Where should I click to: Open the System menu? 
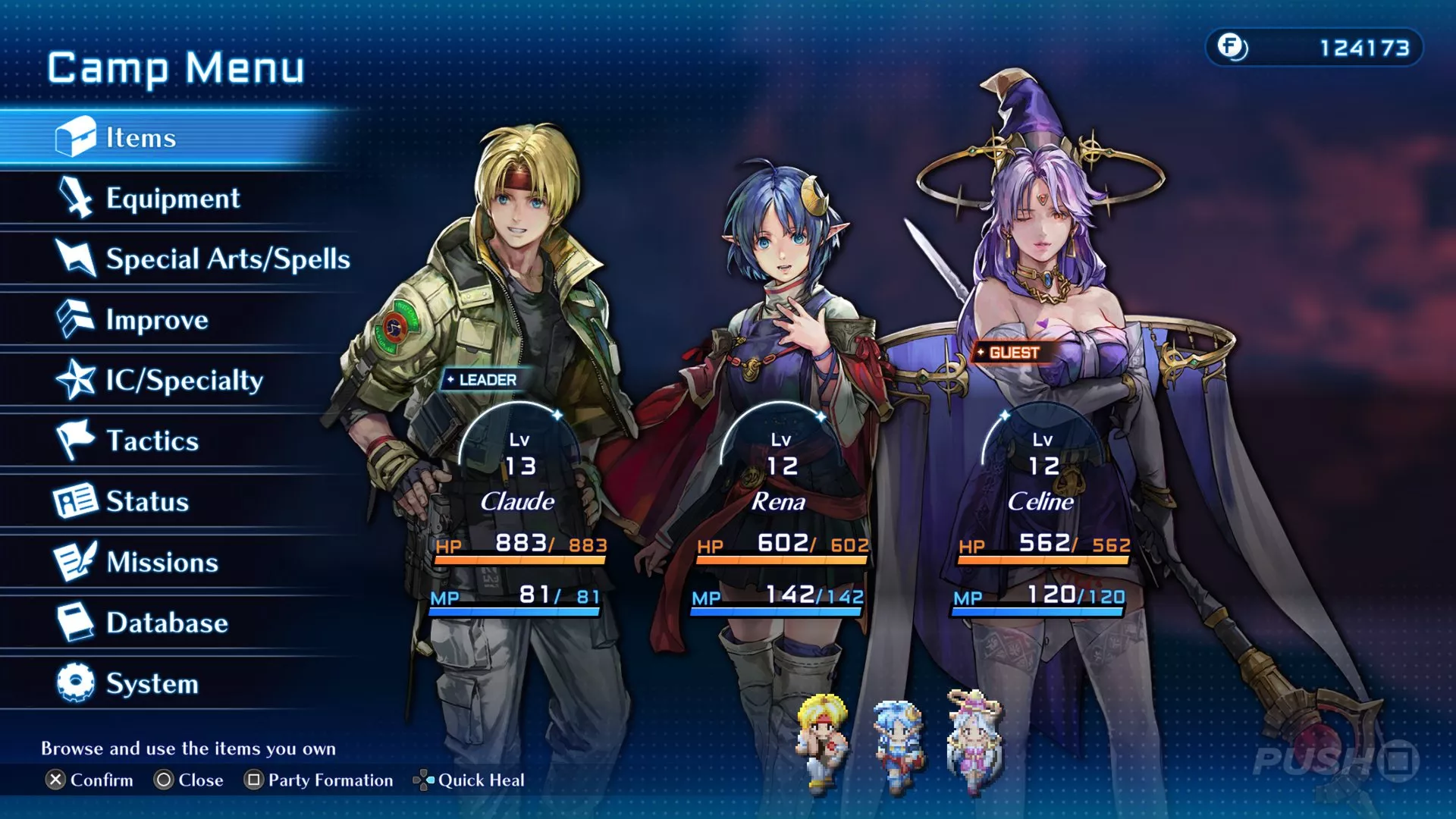(152, 683)
